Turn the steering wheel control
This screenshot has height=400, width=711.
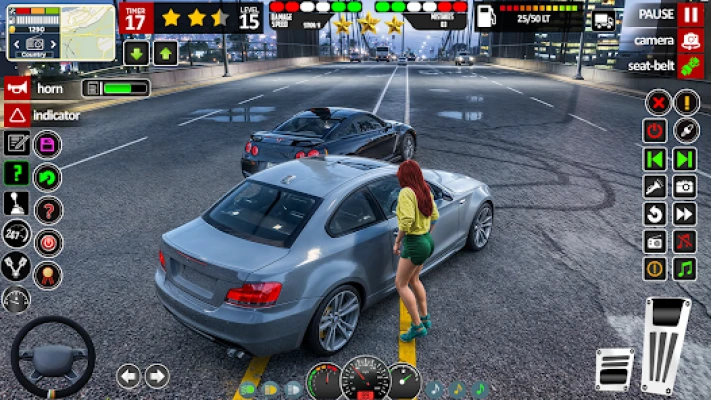click(52, 355)
